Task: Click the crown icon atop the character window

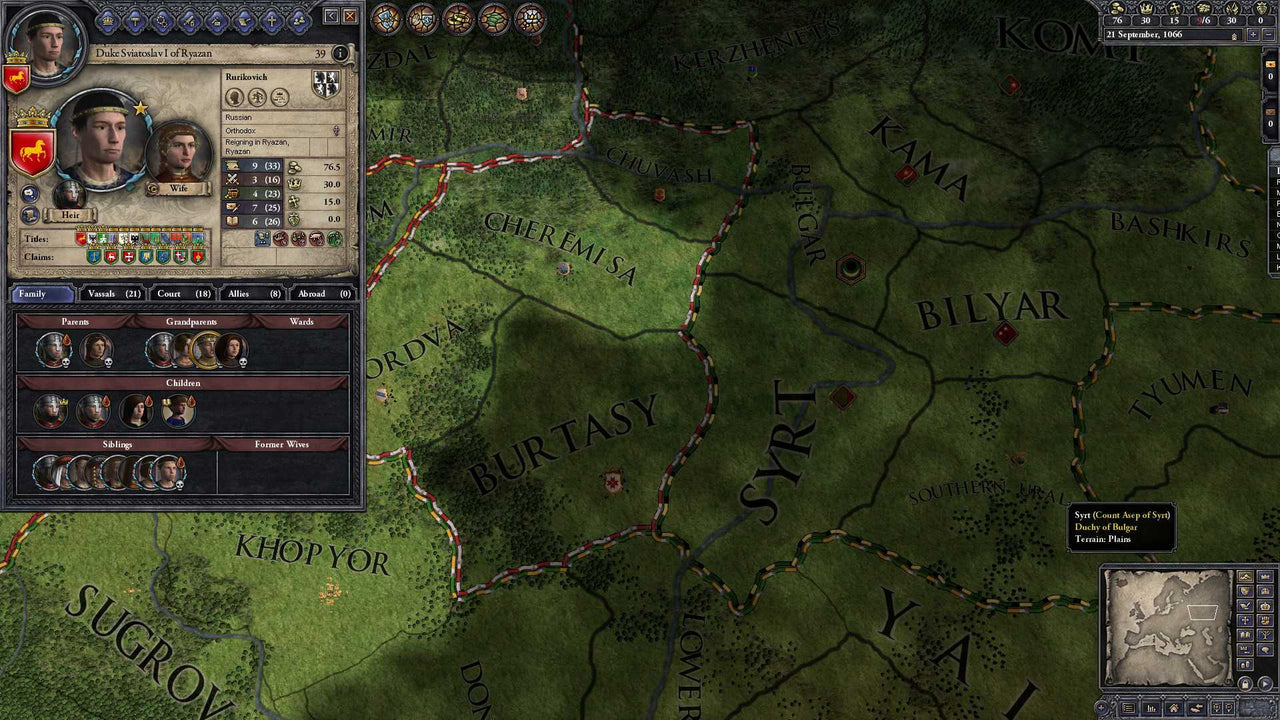Action: coord(106,21)
